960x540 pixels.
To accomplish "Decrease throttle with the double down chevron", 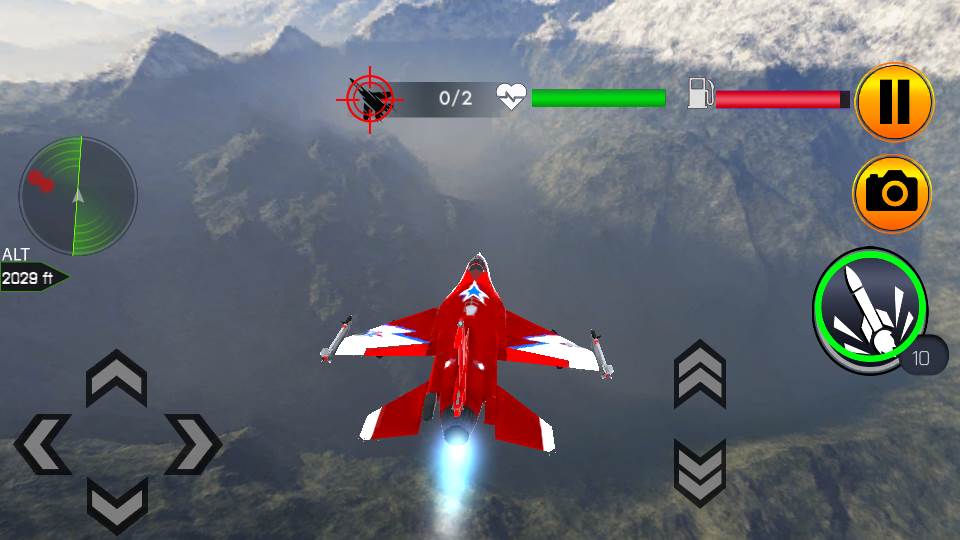I will [699, 472].
